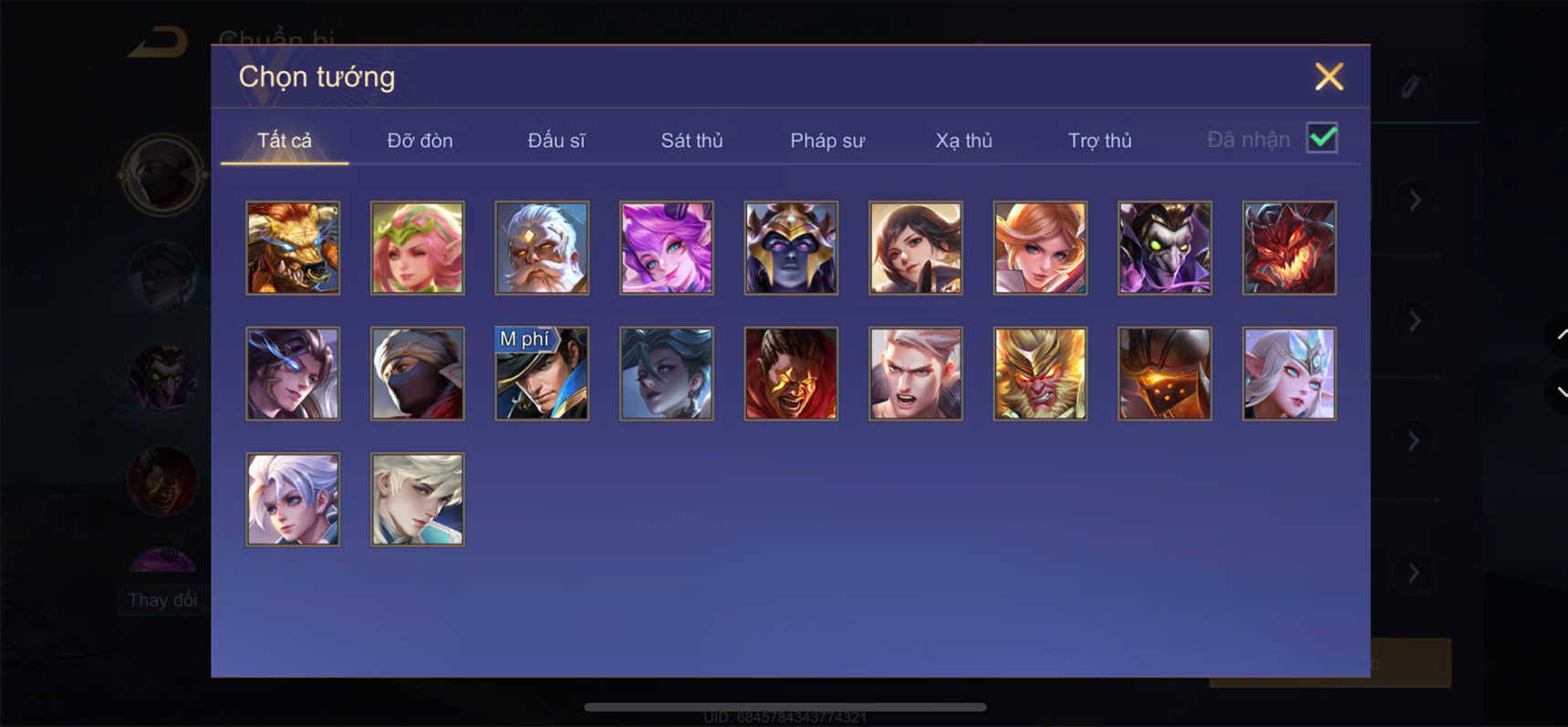Select the red demon hero portrait
The image size is (1568, 727).
[x=1288, y=247]
